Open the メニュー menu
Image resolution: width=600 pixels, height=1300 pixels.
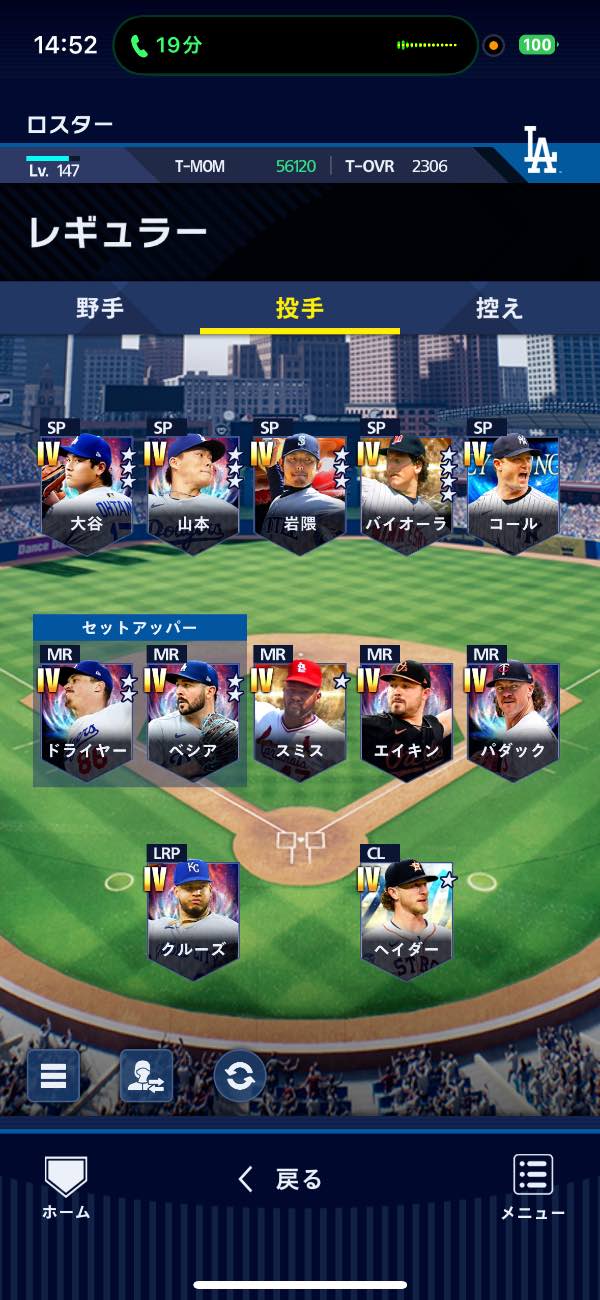533,1187
